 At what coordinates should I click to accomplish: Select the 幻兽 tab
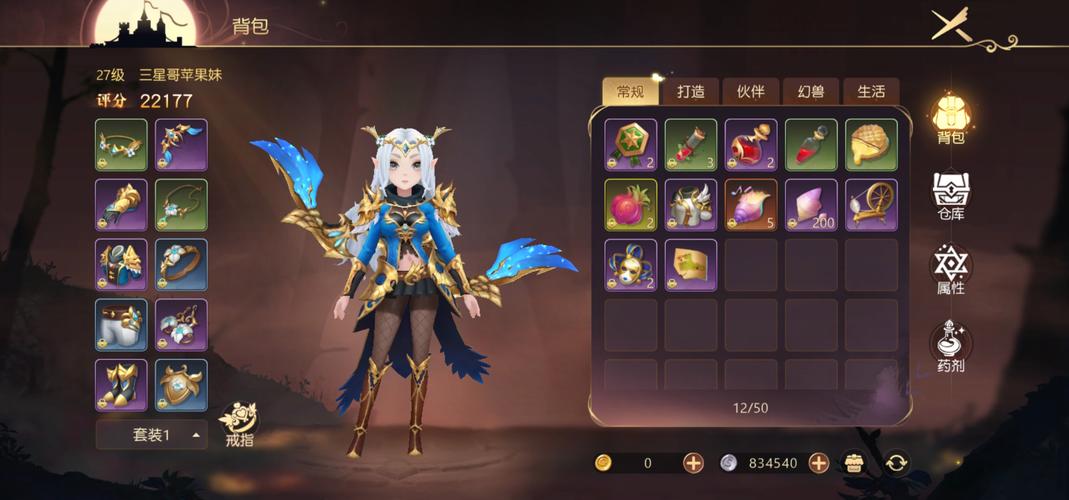click(x=810, y=92)
